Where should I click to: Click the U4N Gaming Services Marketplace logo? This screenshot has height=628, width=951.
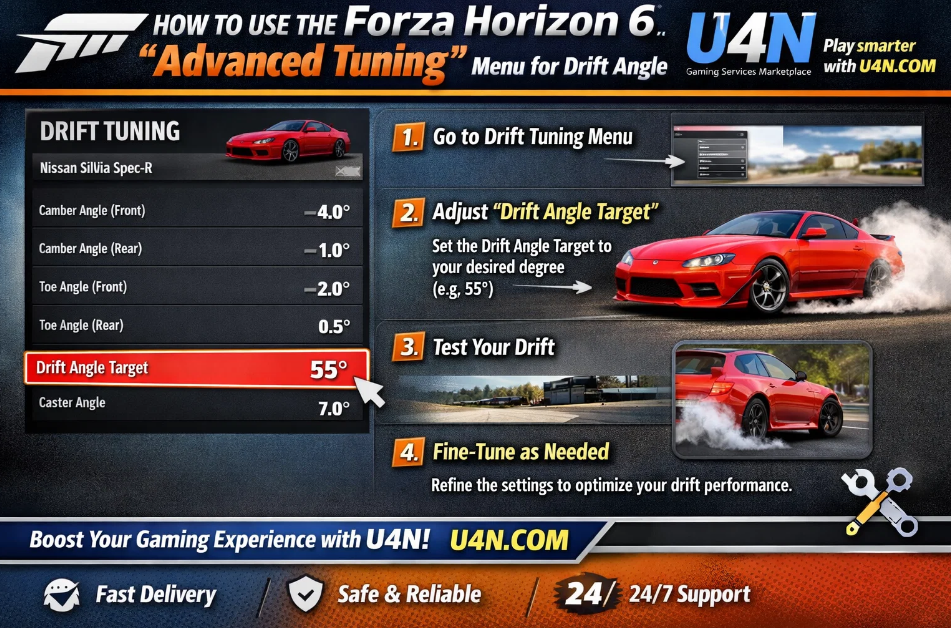click(749, 48)
